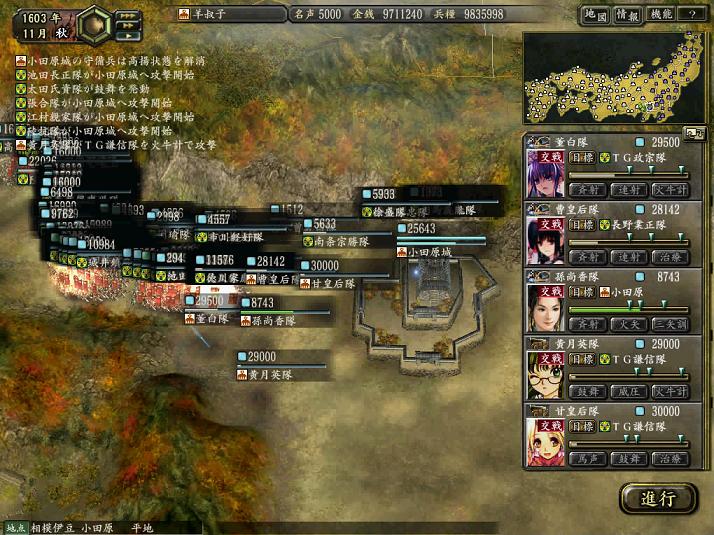This screenshot has width=714, height=535.
Task: Open the 情報 information menu
Action: pyautogui.click(x=627, y=14)
